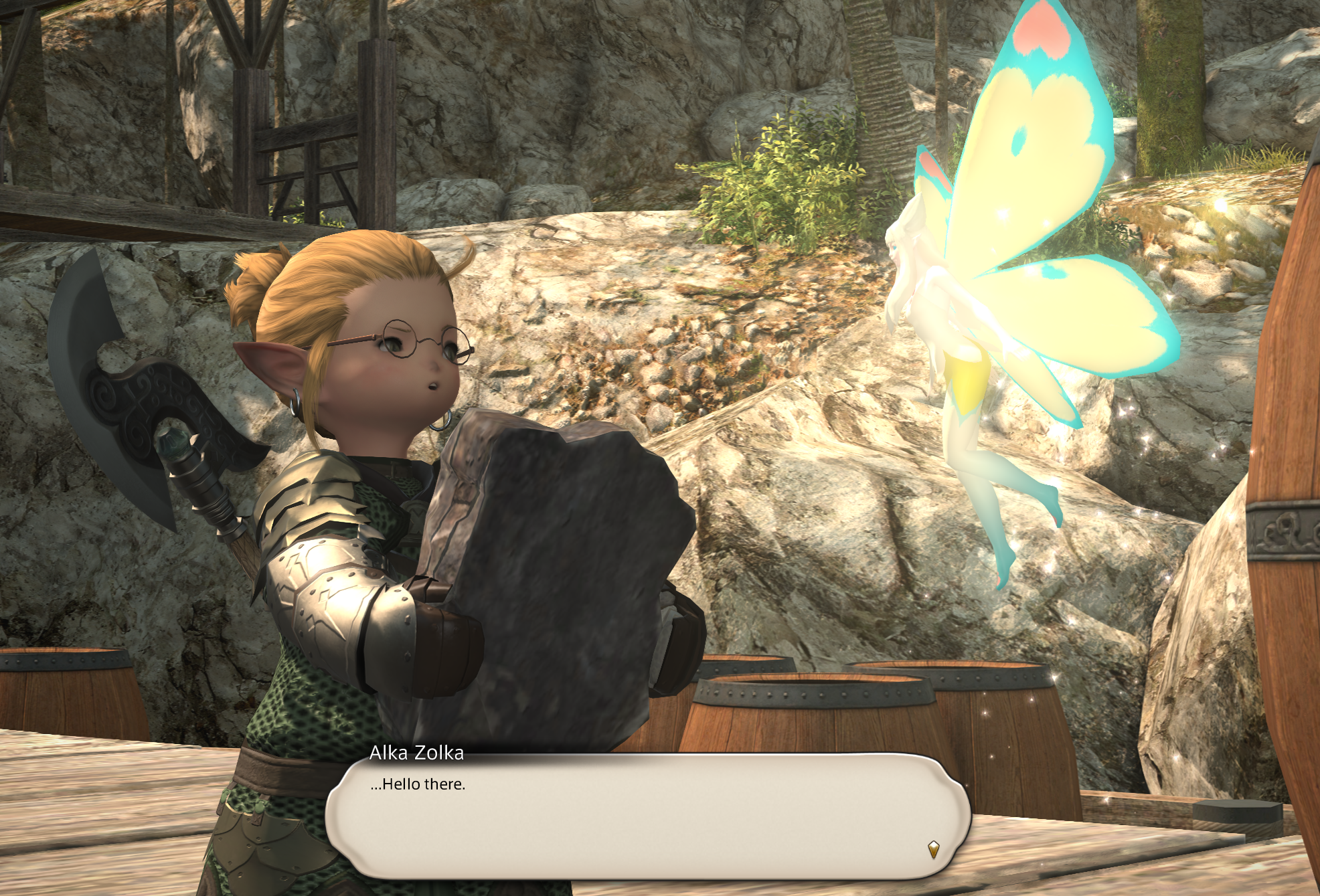This screenshot has width=1320, height=896.
Task: Advance Alka Zolka's "Hello there" dialogue box
Action: tap(647, 816)
